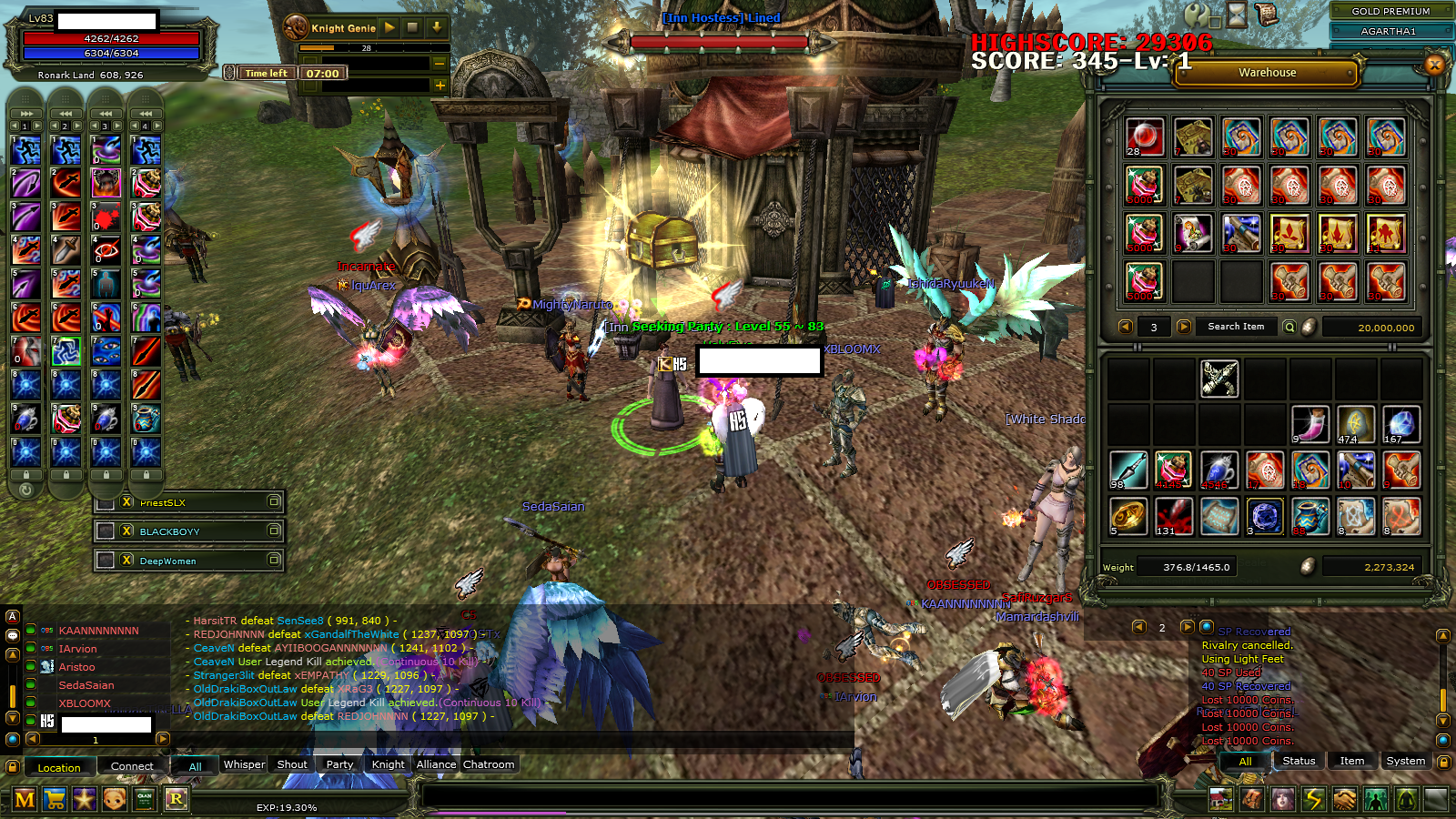Show the Item log tab
1456x819 pixels.
tap(1351, 761)
